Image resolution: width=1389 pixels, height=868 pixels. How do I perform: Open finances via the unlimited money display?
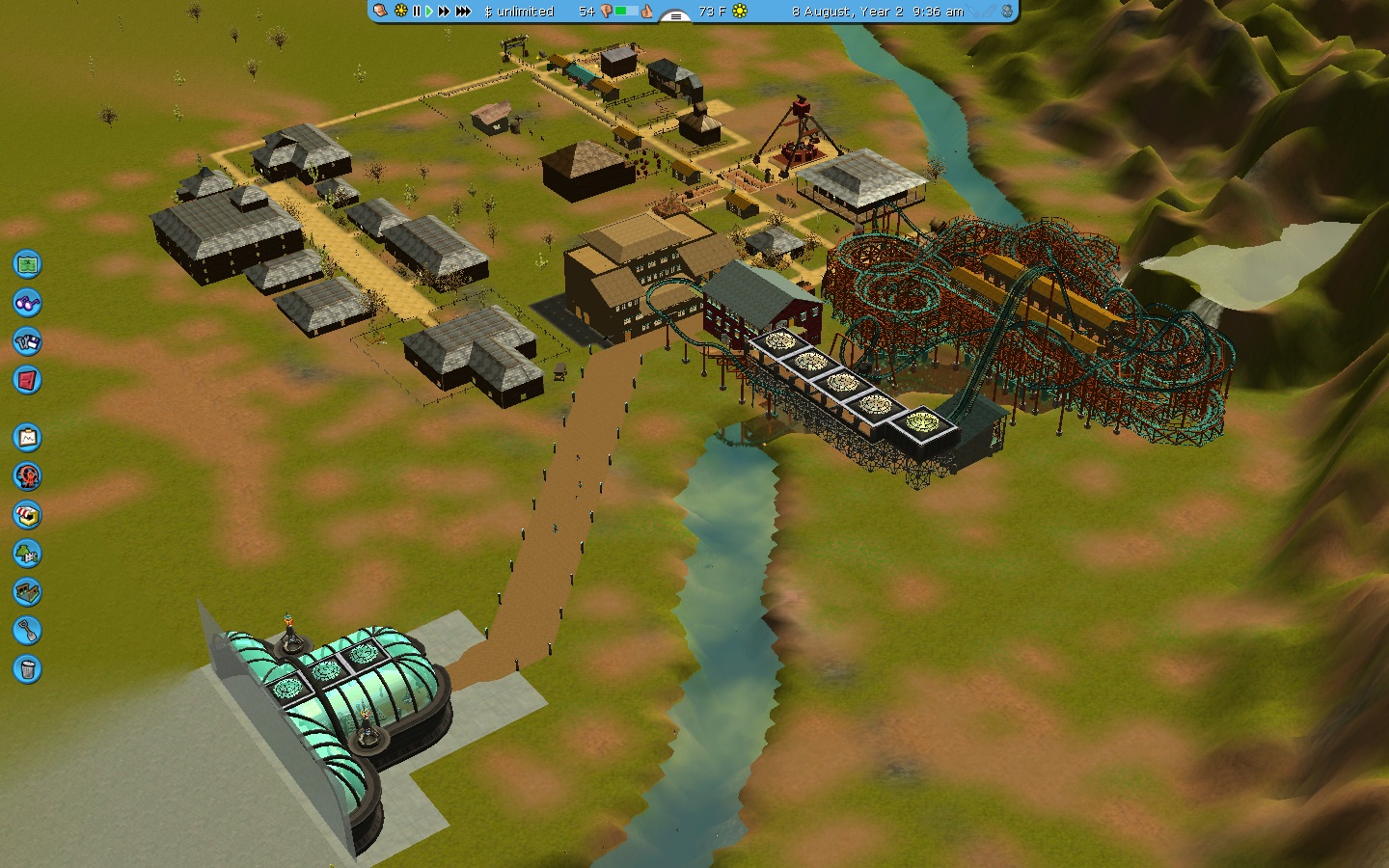tap(519, 12)
